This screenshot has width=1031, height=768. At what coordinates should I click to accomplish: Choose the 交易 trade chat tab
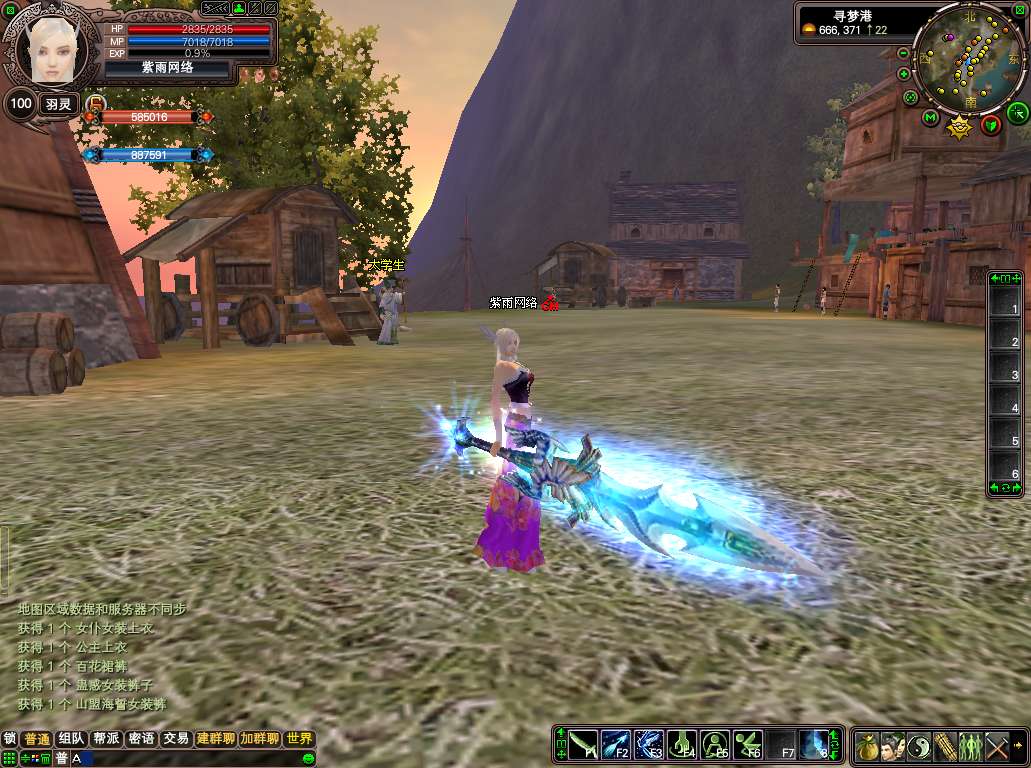[176, 739]
